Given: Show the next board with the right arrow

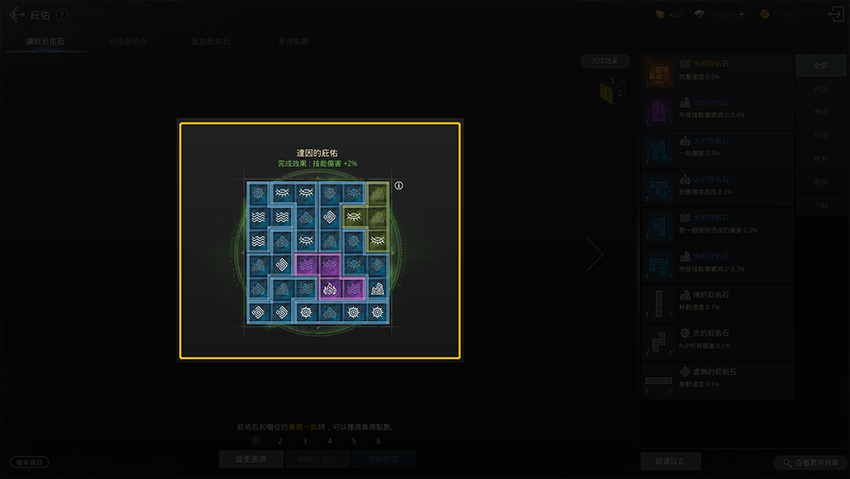Looking at the screenshot, I should point(594,255).
